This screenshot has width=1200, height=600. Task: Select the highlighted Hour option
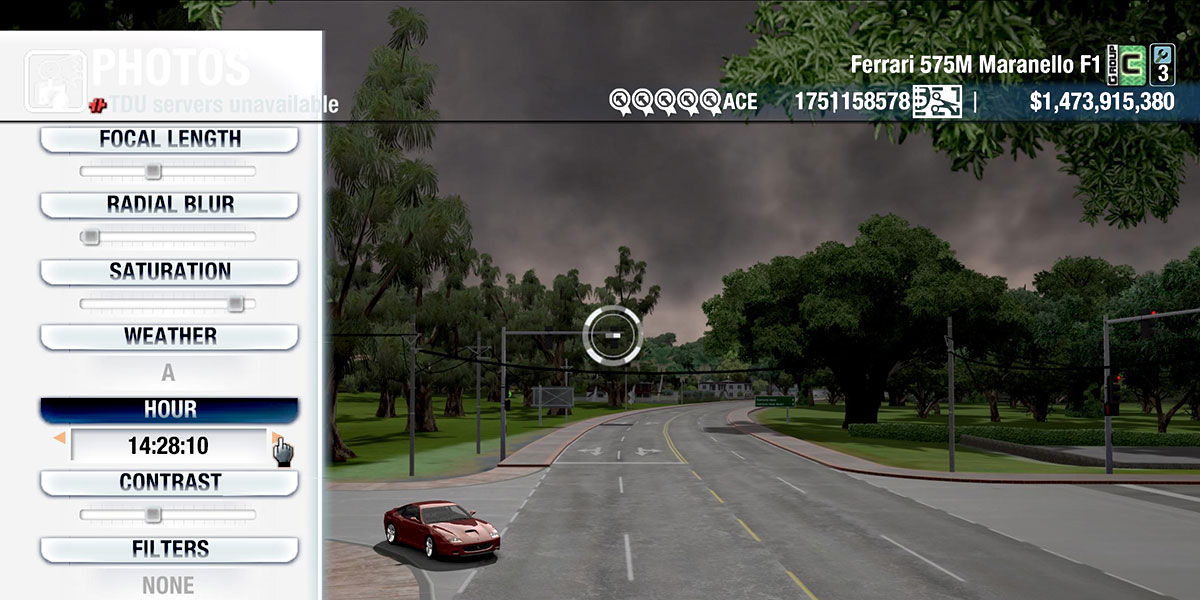pos(169,410)
